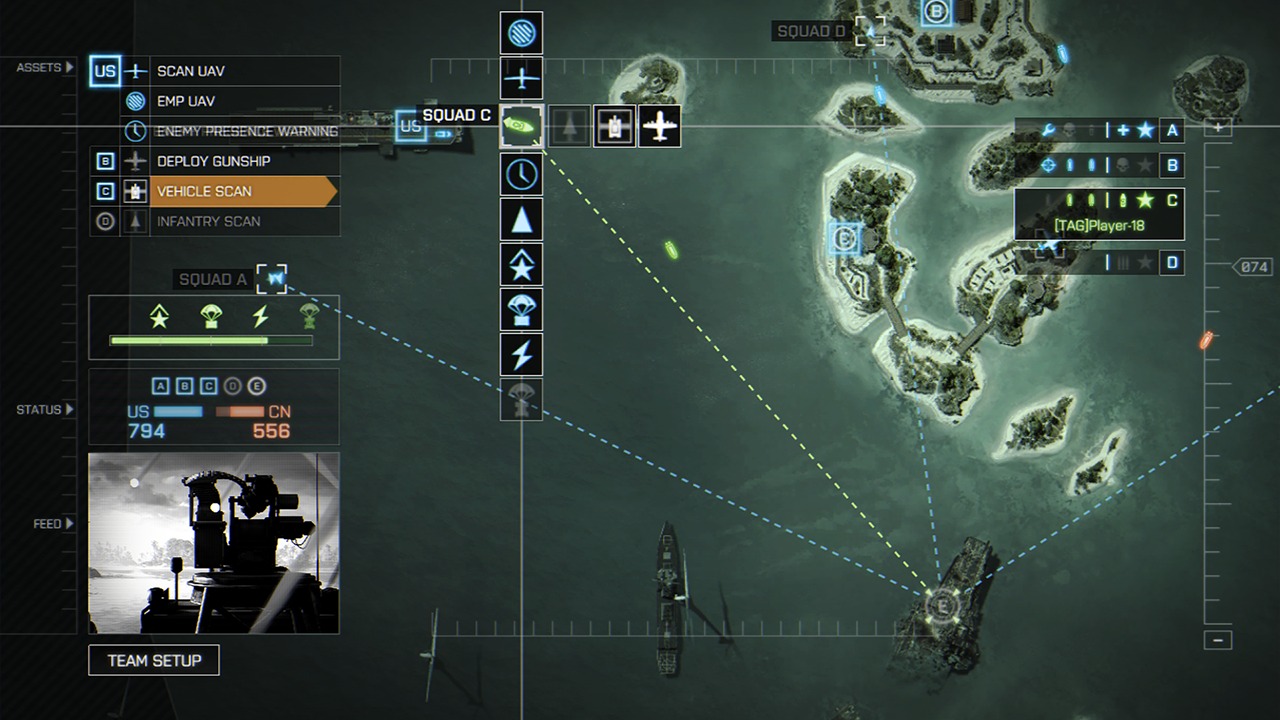Expand the Assets section arrow

click(70, 68)
